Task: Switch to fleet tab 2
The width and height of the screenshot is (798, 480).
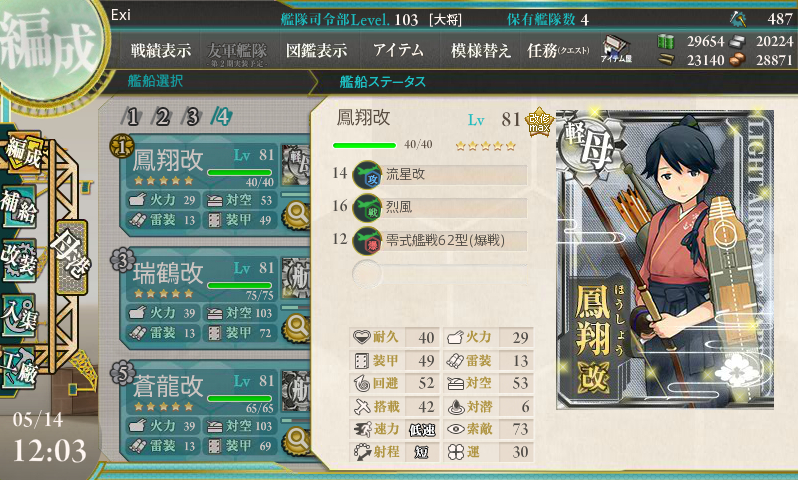Action: pos(163,116)
